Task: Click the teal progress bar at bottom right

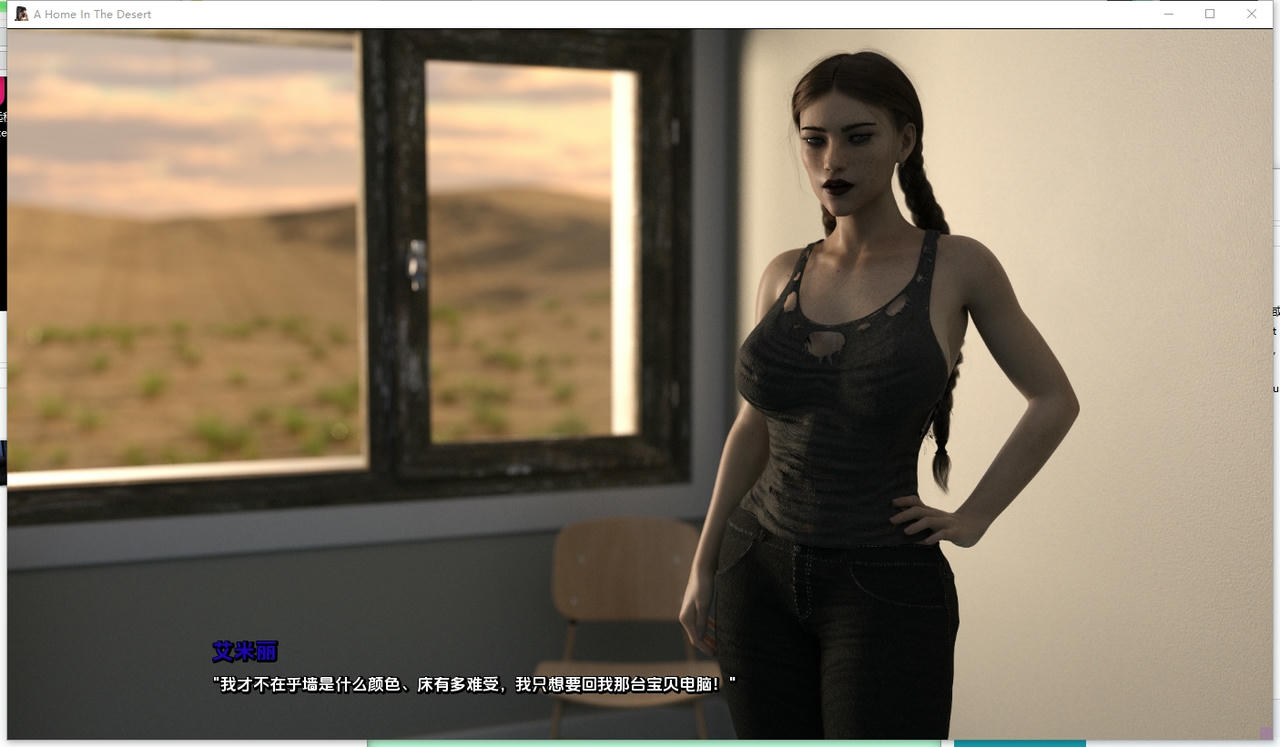Action: point(1020,744)
